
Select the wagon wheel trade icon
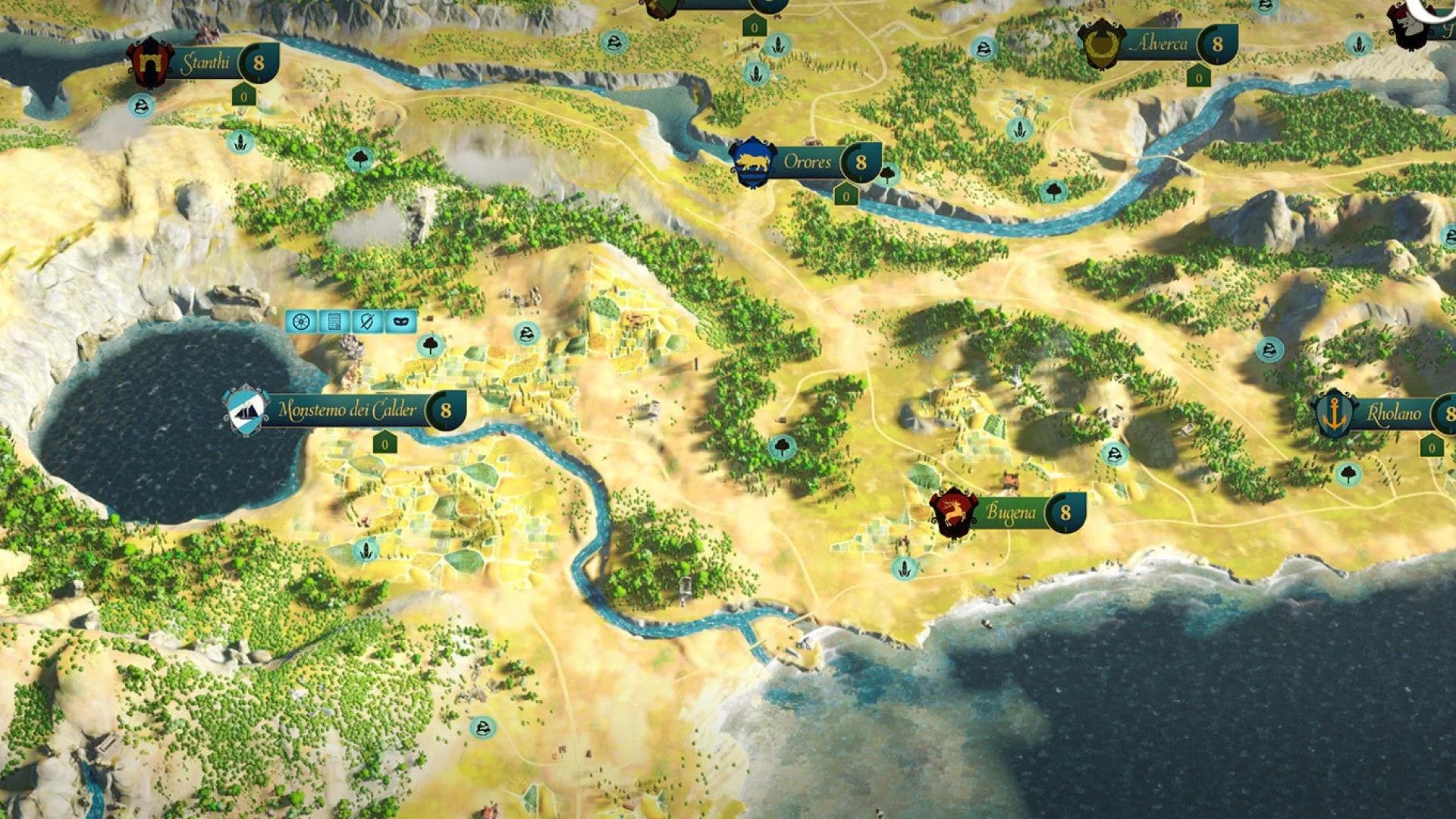pos(302,322)
